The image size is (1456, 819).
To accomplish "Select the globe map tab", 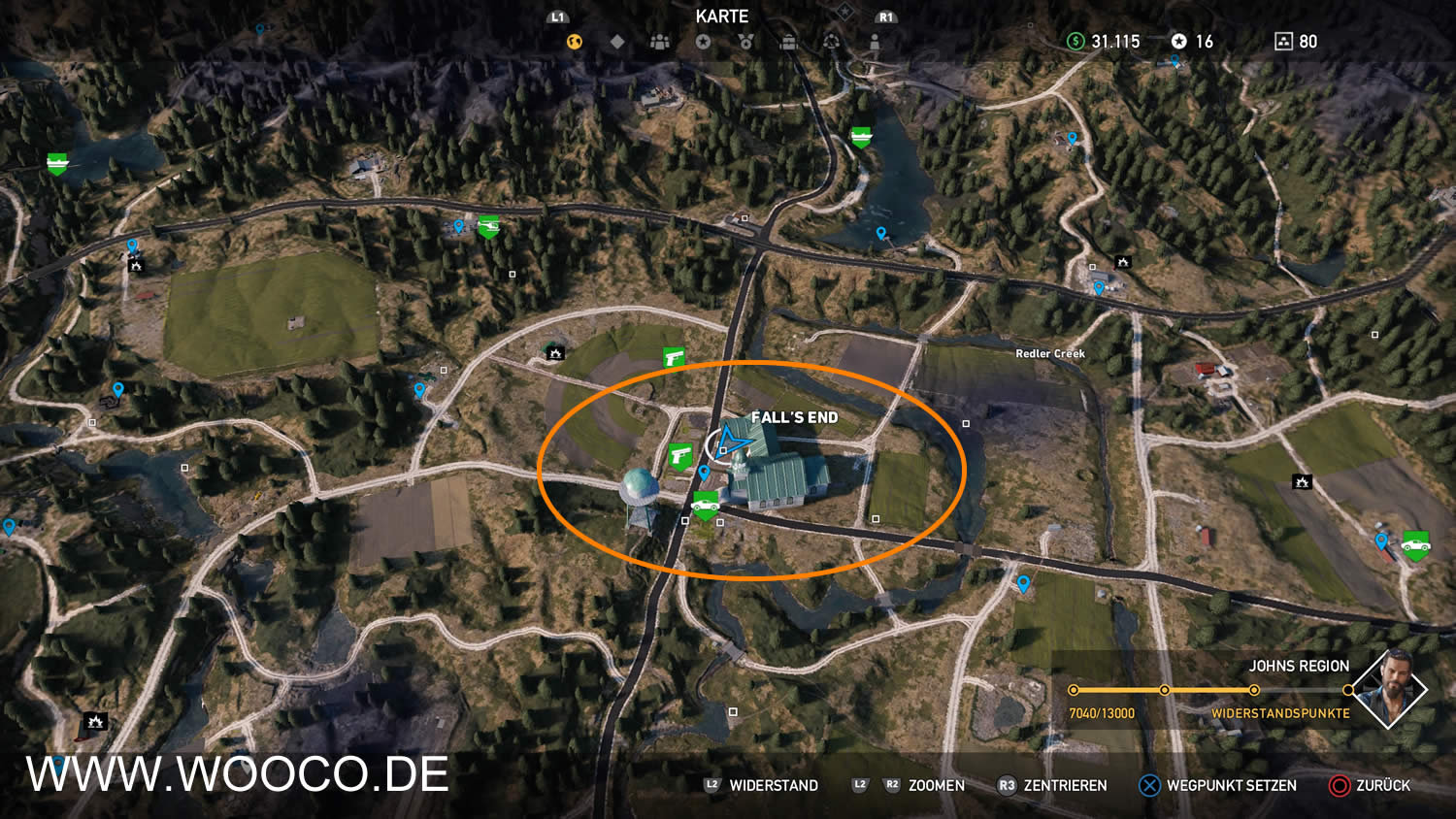I will [575, 42].
